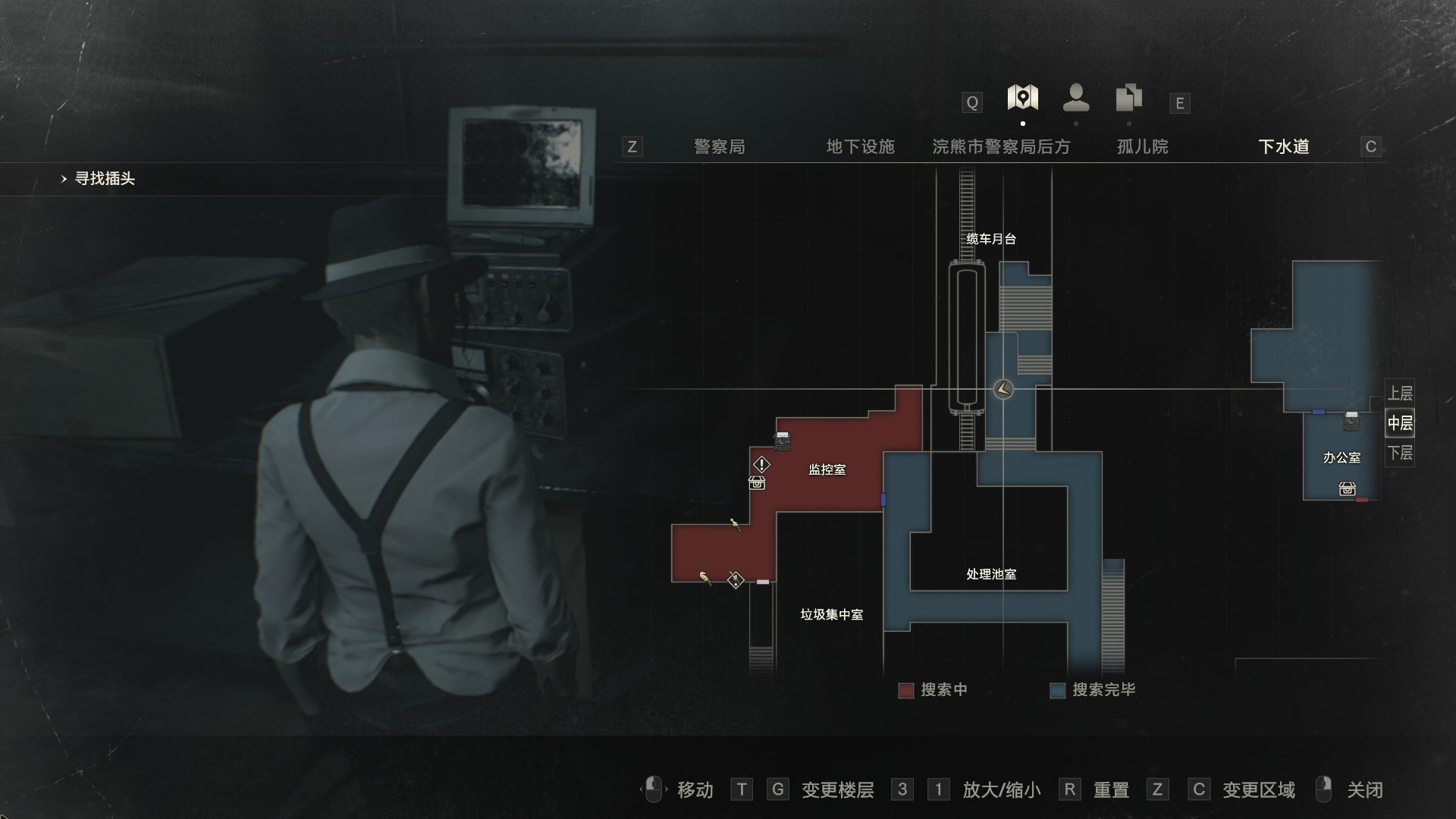Select the typewriter icon in 监控室

782,440
